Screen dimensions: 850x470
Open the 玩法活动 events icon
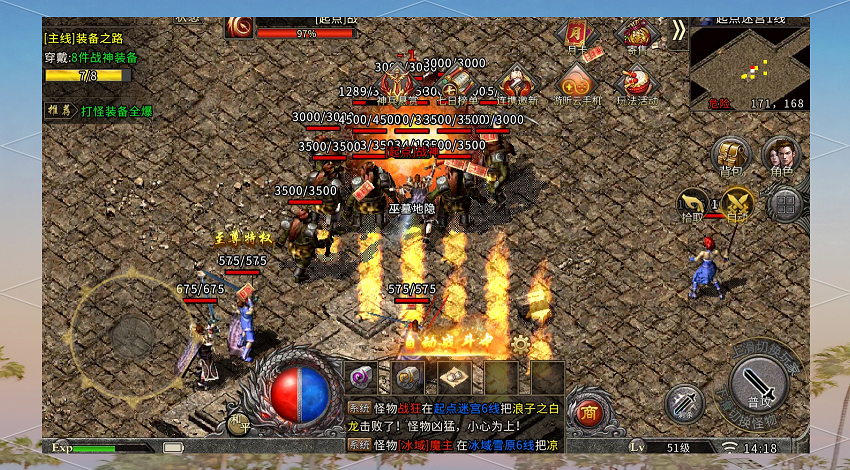point(637,84)
